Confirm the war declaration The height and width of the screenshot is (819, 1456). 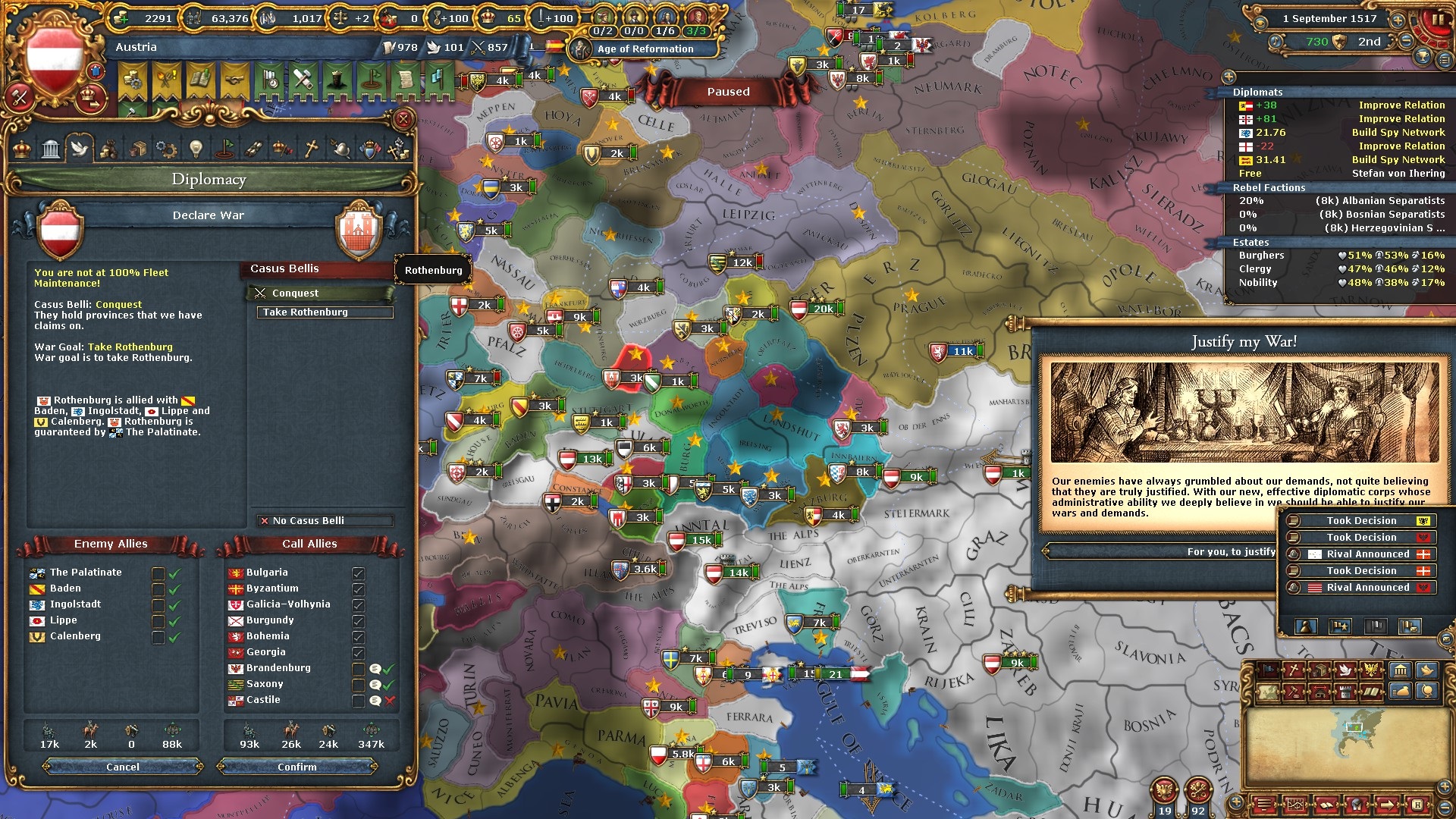297,767
